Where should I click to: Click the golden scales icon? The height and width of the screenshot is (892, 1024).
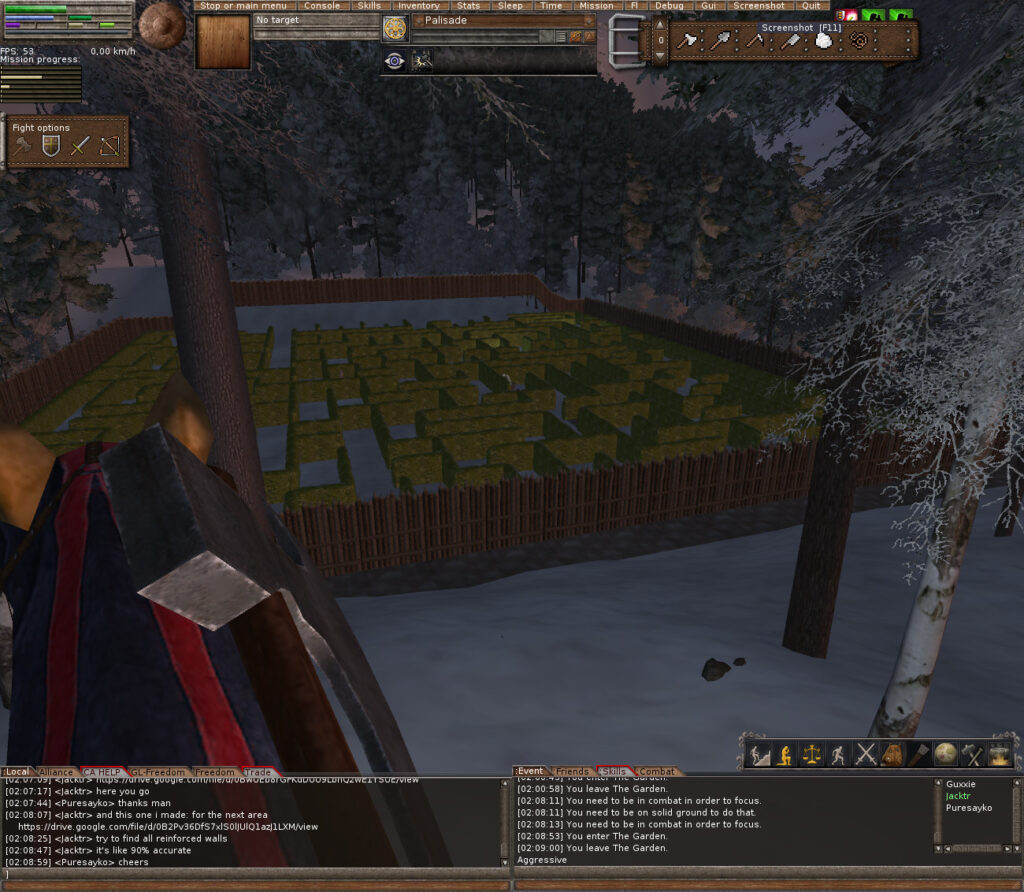pyautogui.click(x=812, y=754)
